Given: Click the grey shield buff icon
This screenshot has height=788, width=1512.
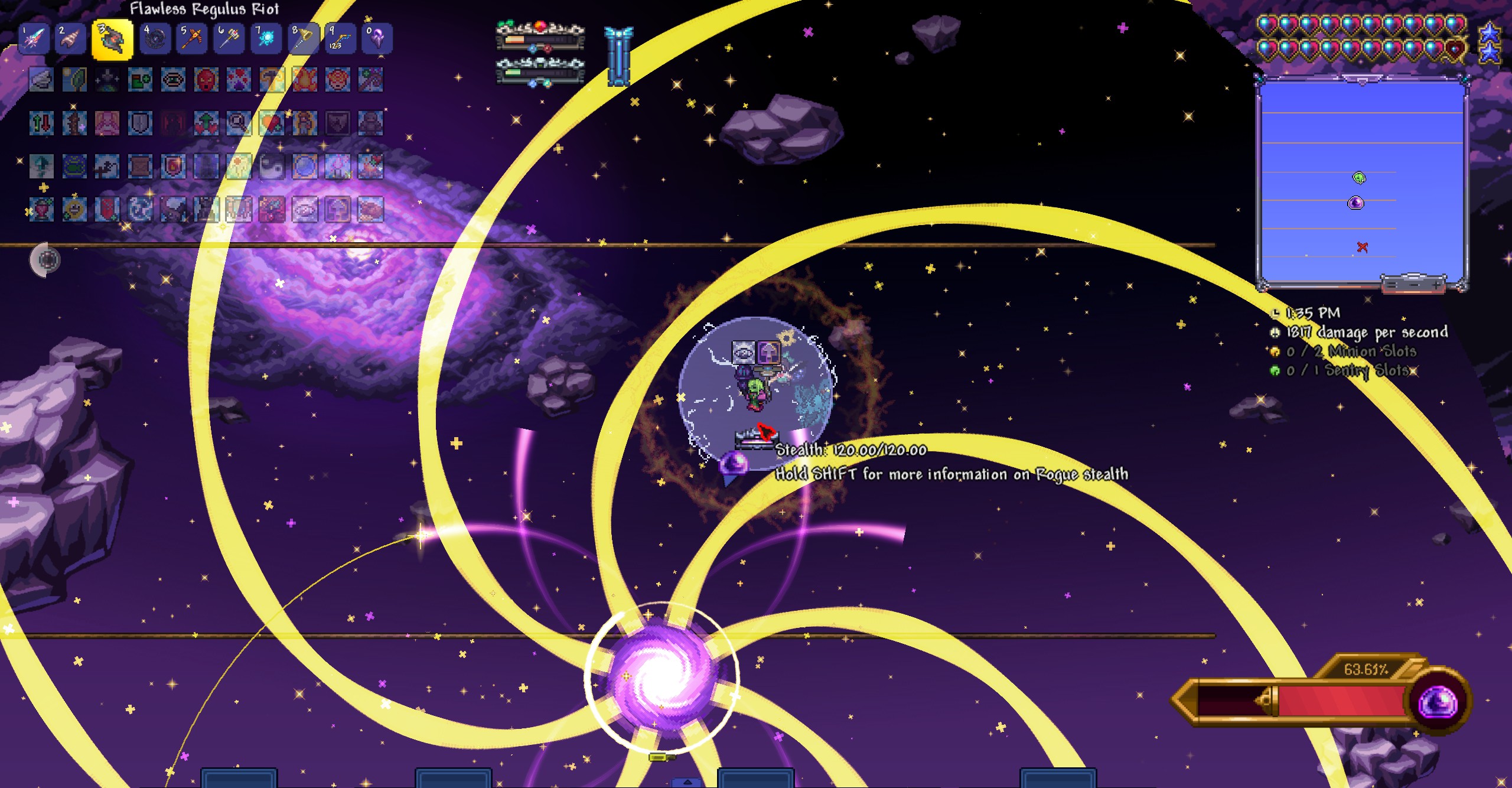Looking at the screenshot, I should [140, 123].
